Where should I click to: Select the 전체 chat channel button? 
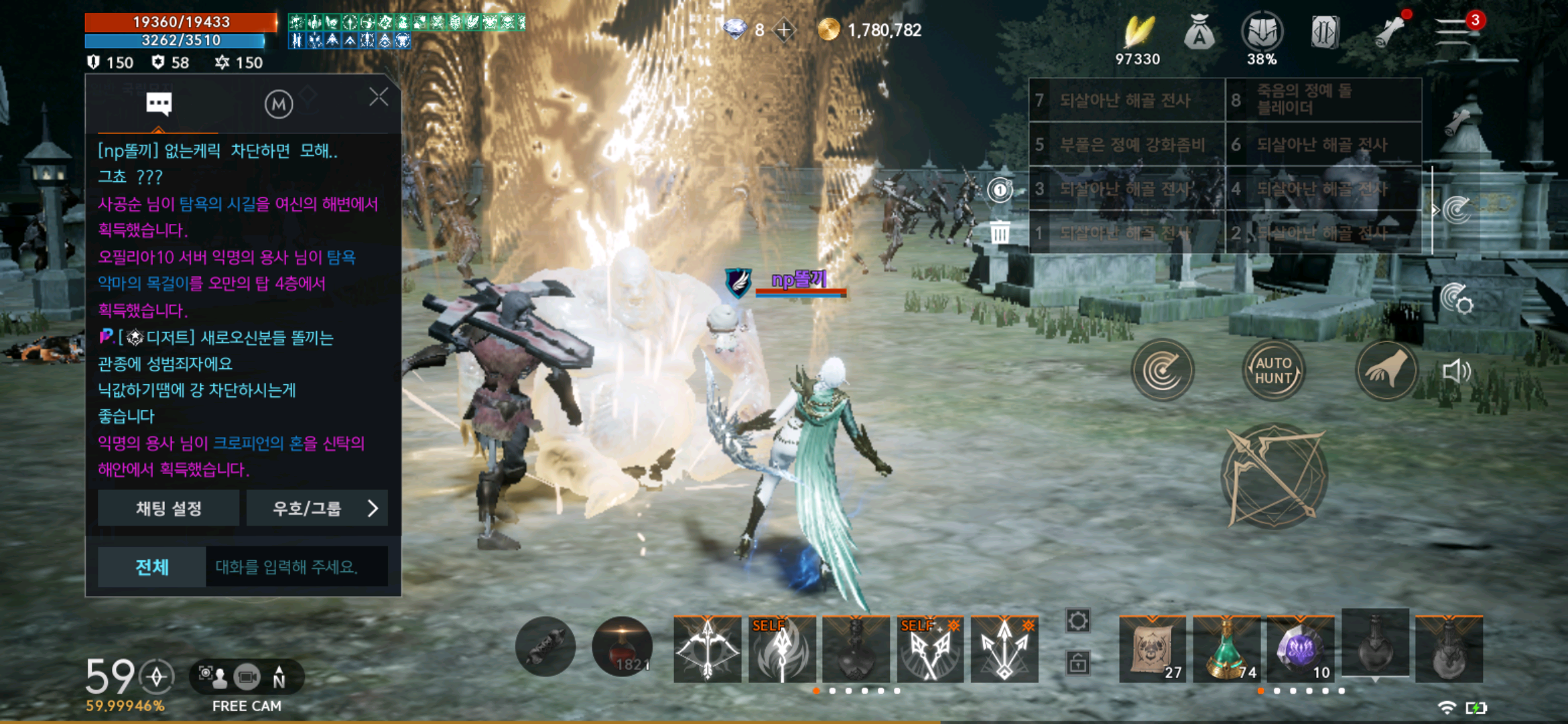coord(152,567)
